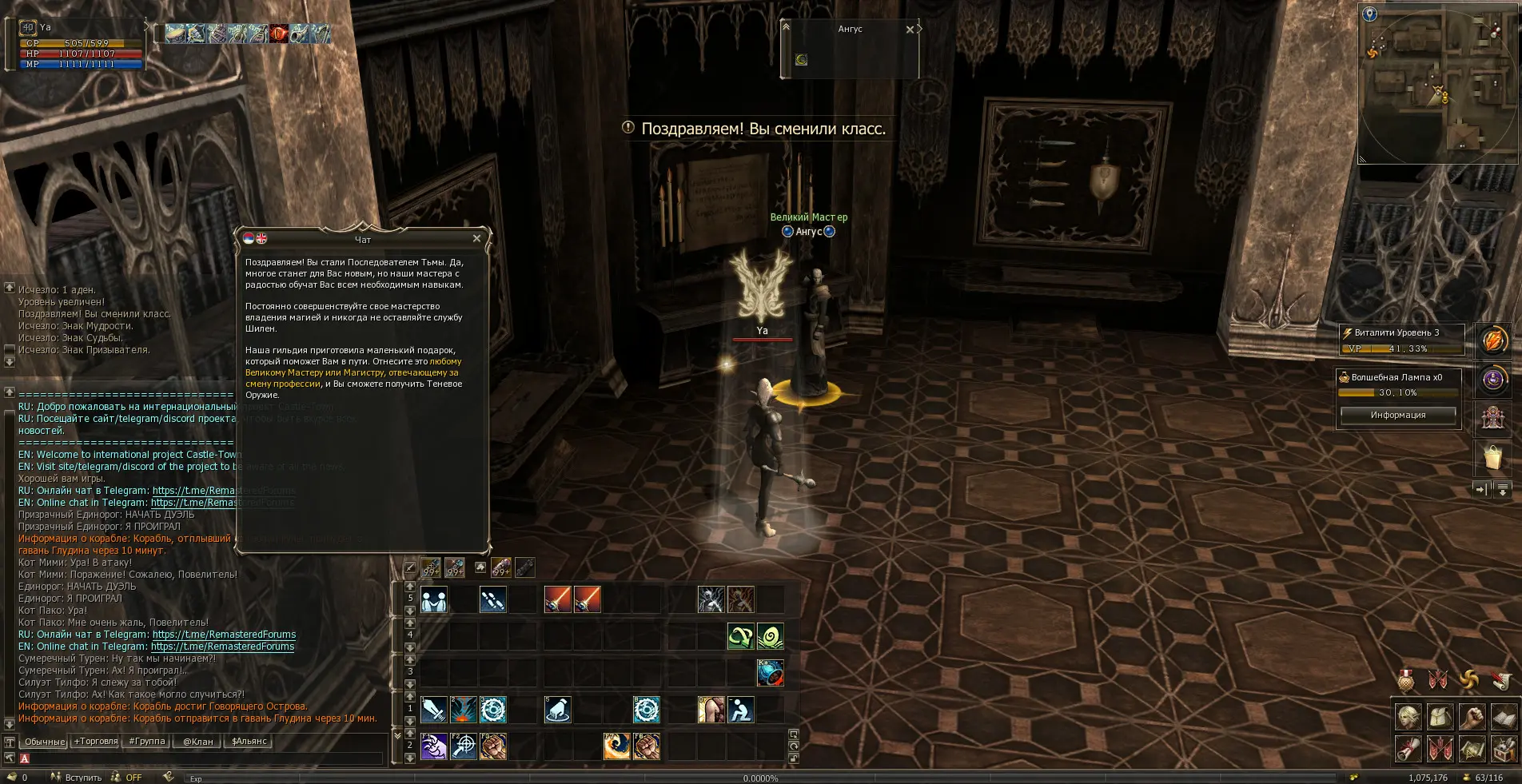Close the Ангус target window
Screen dimensions: 1522x784
(910, 30)
